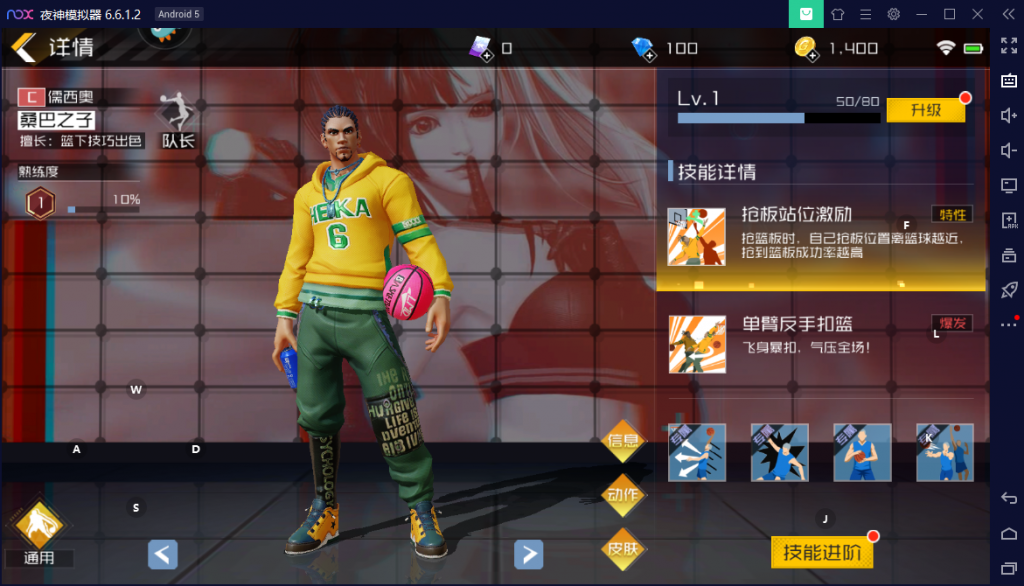Click the 升级 level-up button
Viewport: 1024px width, 586px height.
coord(925,110)
